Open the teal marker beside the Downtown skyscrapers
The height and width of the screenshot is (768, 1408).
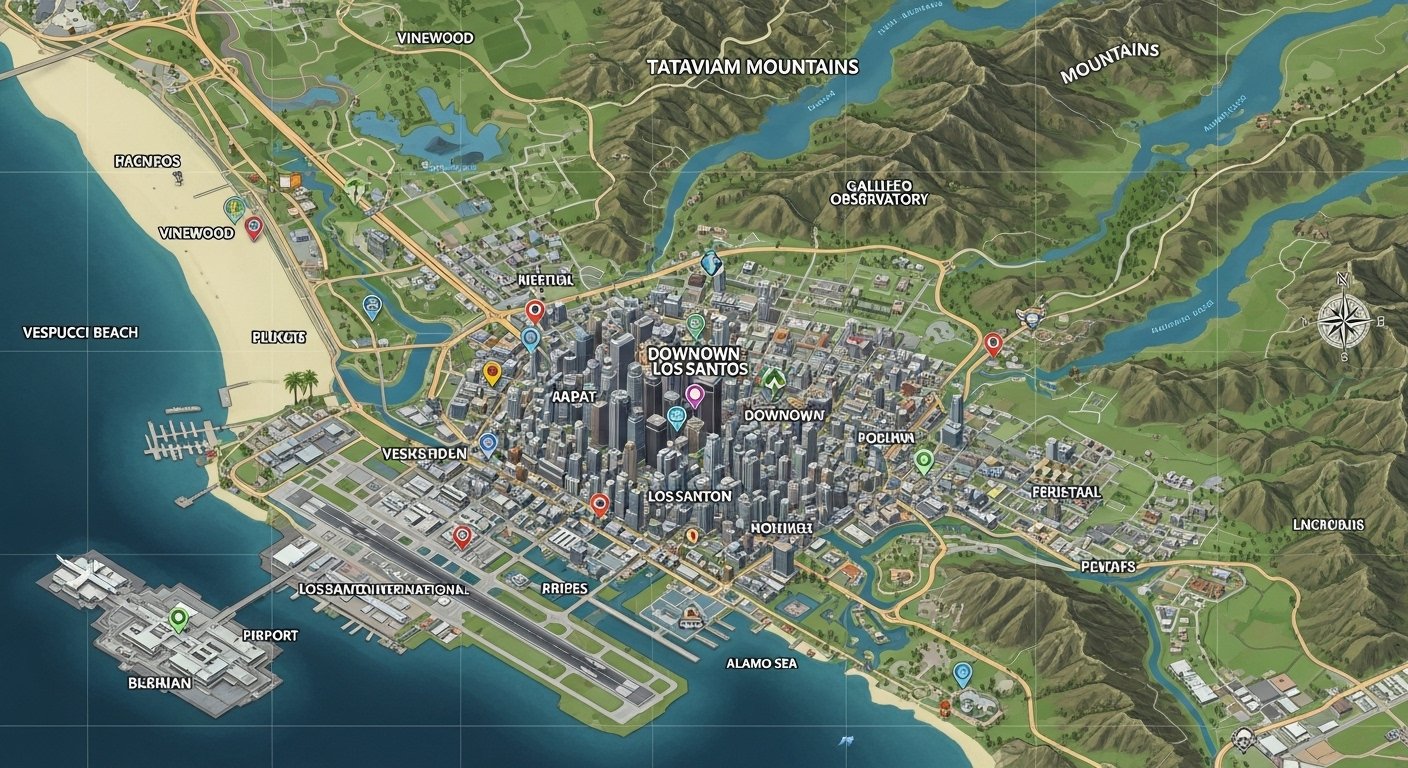coord(676,416)
